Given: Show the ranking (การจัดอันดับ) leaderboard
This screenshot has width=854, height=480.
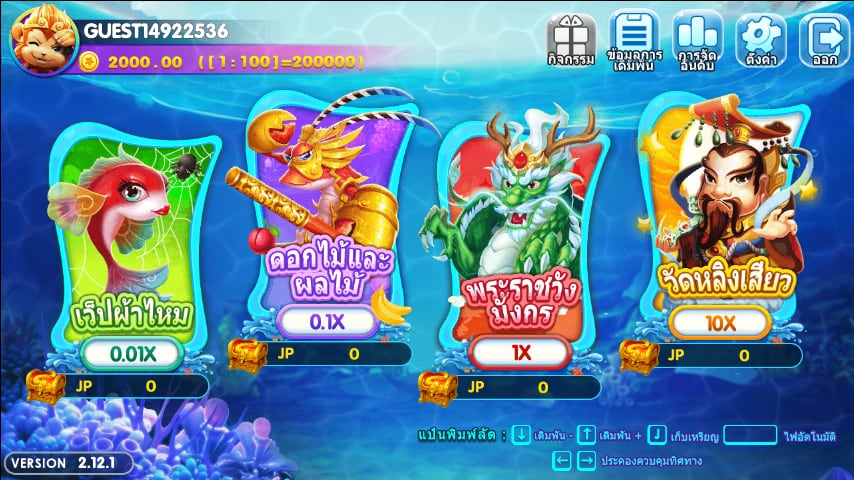Looking at the screenshot, I should 697,39.
